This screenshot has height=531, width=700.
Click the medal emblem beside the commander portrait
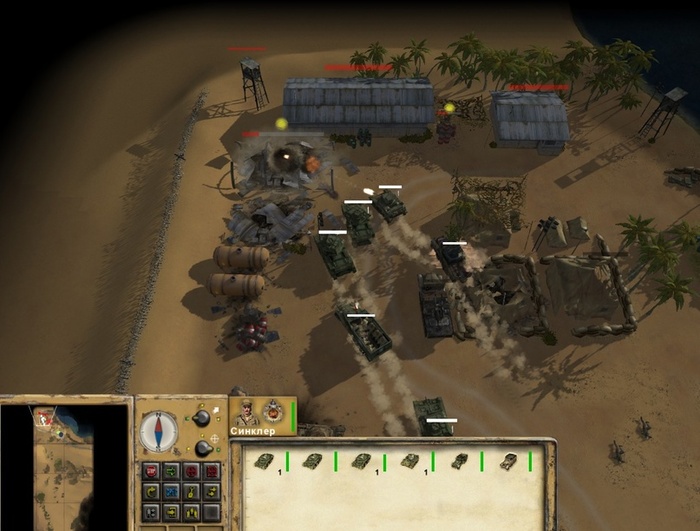click(273, 411)
